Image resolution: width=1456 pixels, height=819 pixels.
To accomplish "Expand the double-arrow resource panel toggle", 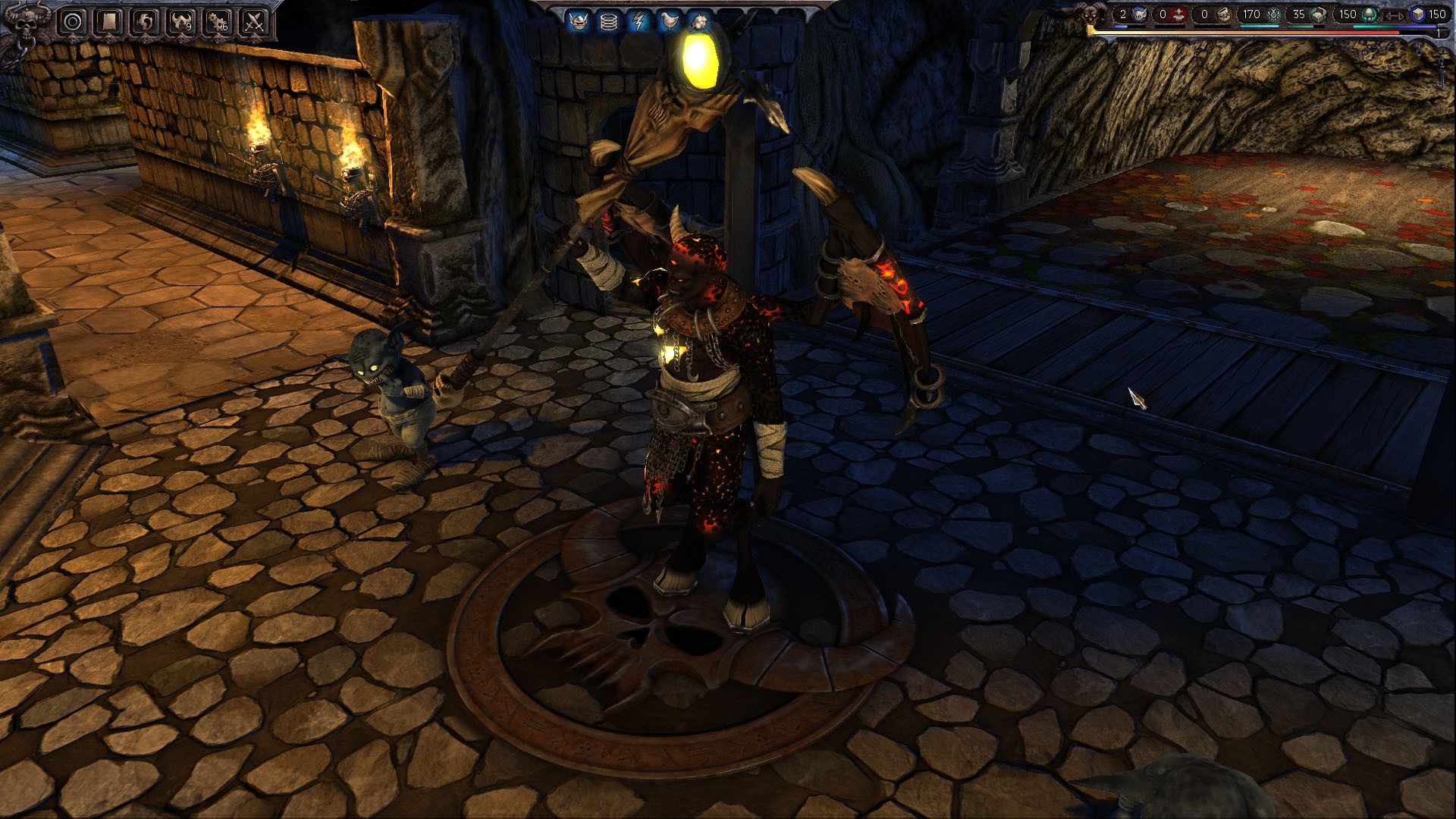I will coord(1394,16).
